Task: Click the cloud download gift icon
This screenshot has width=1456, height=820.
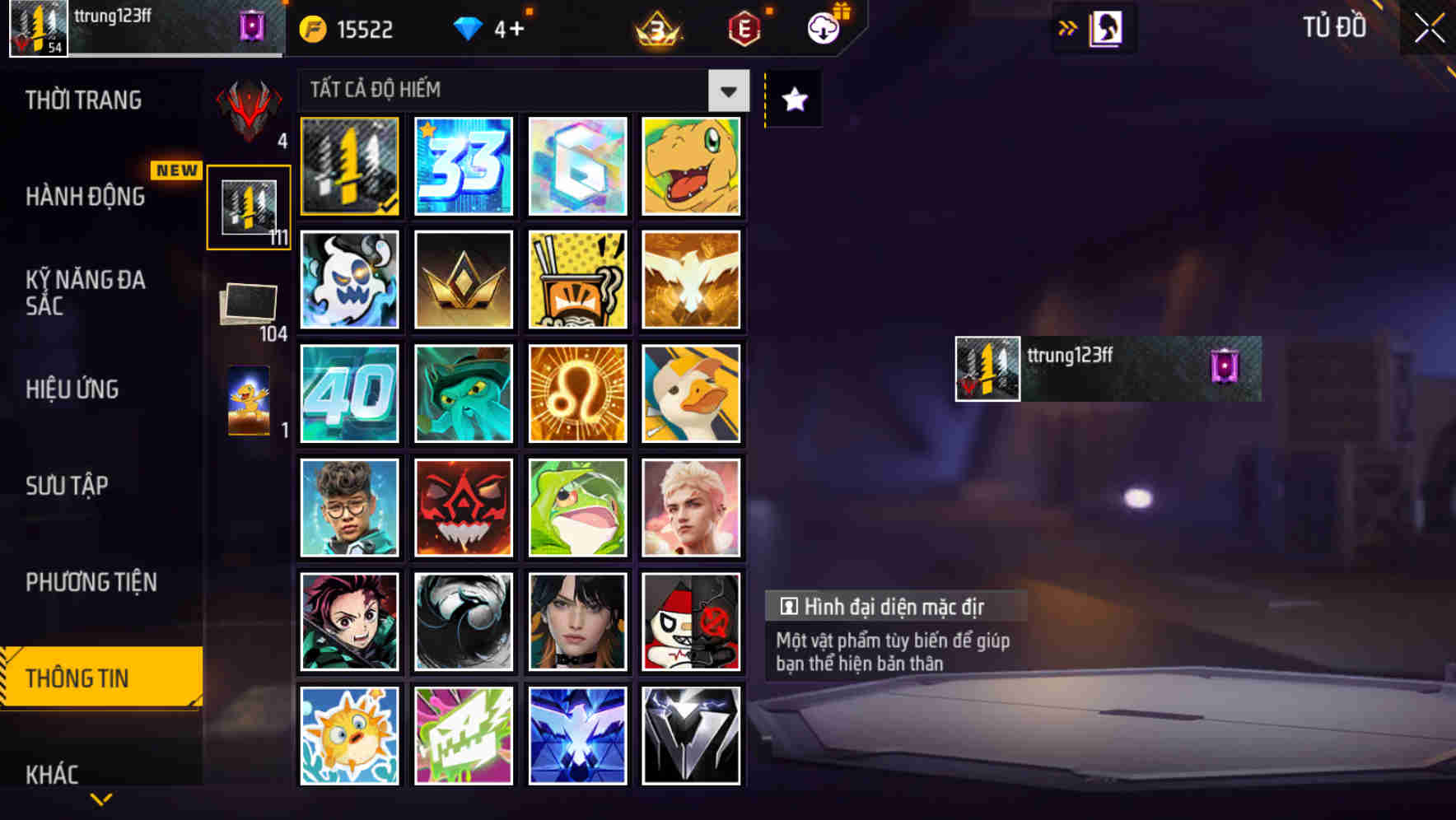Action: [x=823, y=27]
